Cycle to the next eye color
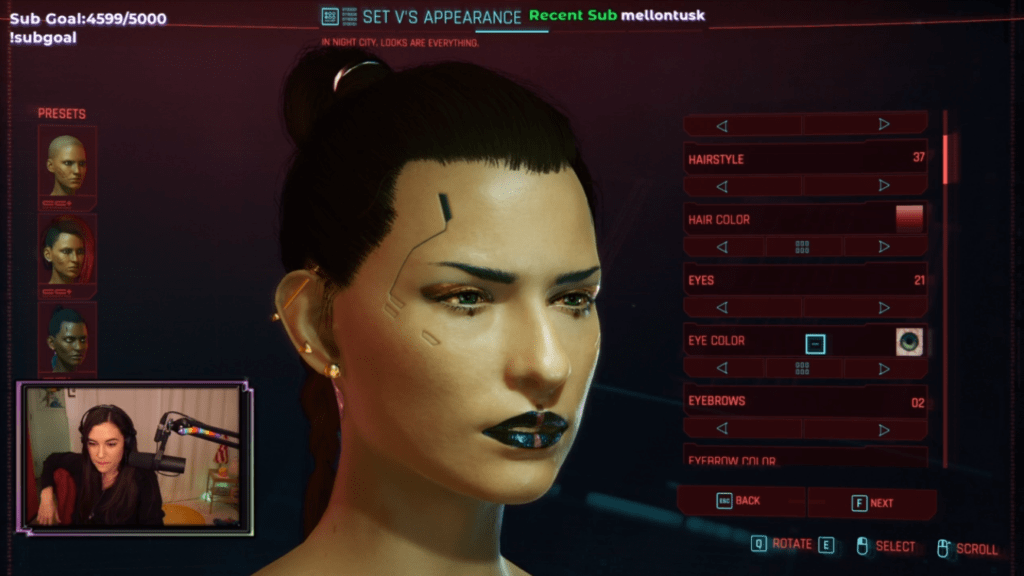The height and width of the screenshot is (576, 1024). [x=883, y=369]
